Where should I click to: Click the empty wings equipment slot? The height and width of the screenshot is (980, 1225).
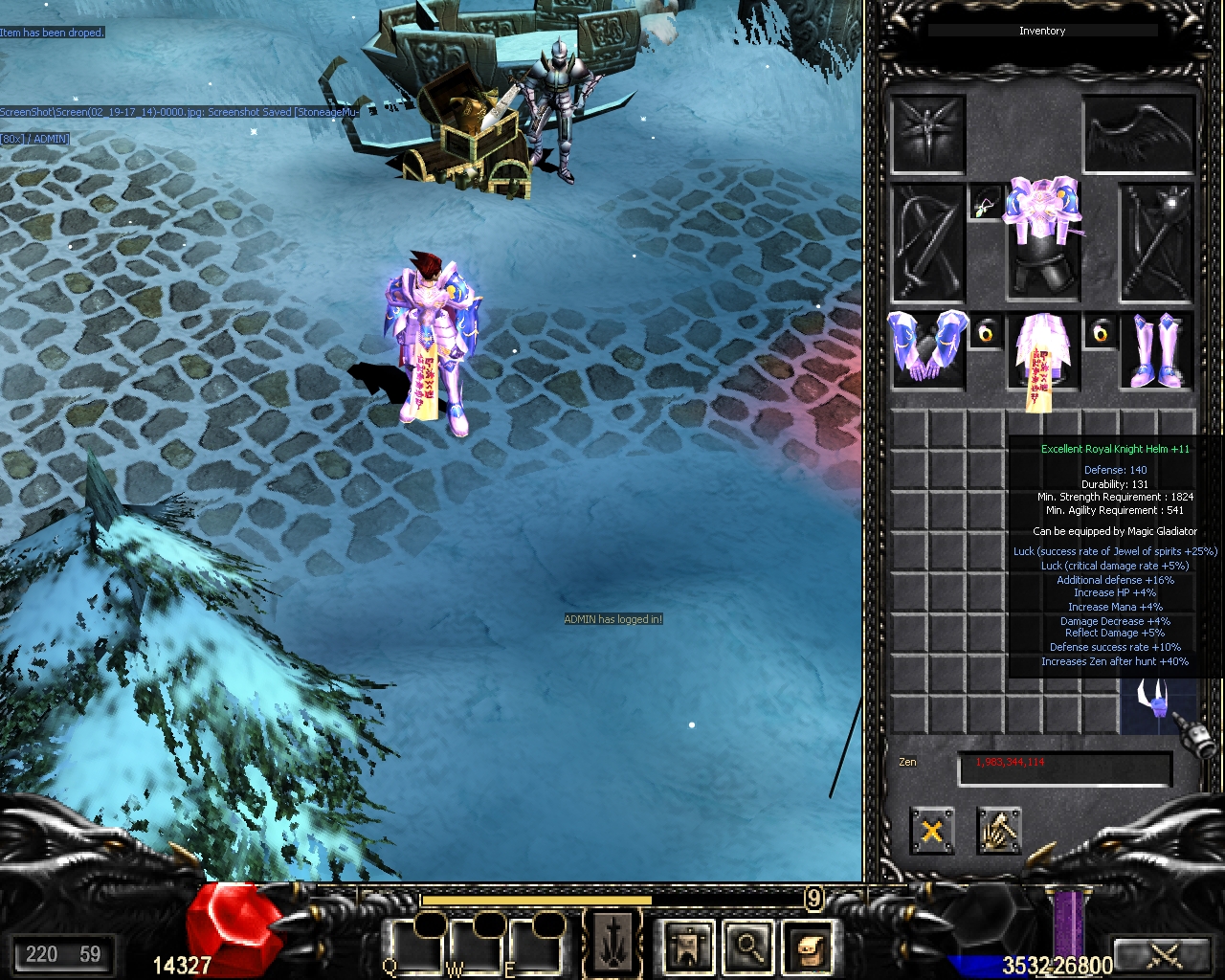[x=1139, y=133]
